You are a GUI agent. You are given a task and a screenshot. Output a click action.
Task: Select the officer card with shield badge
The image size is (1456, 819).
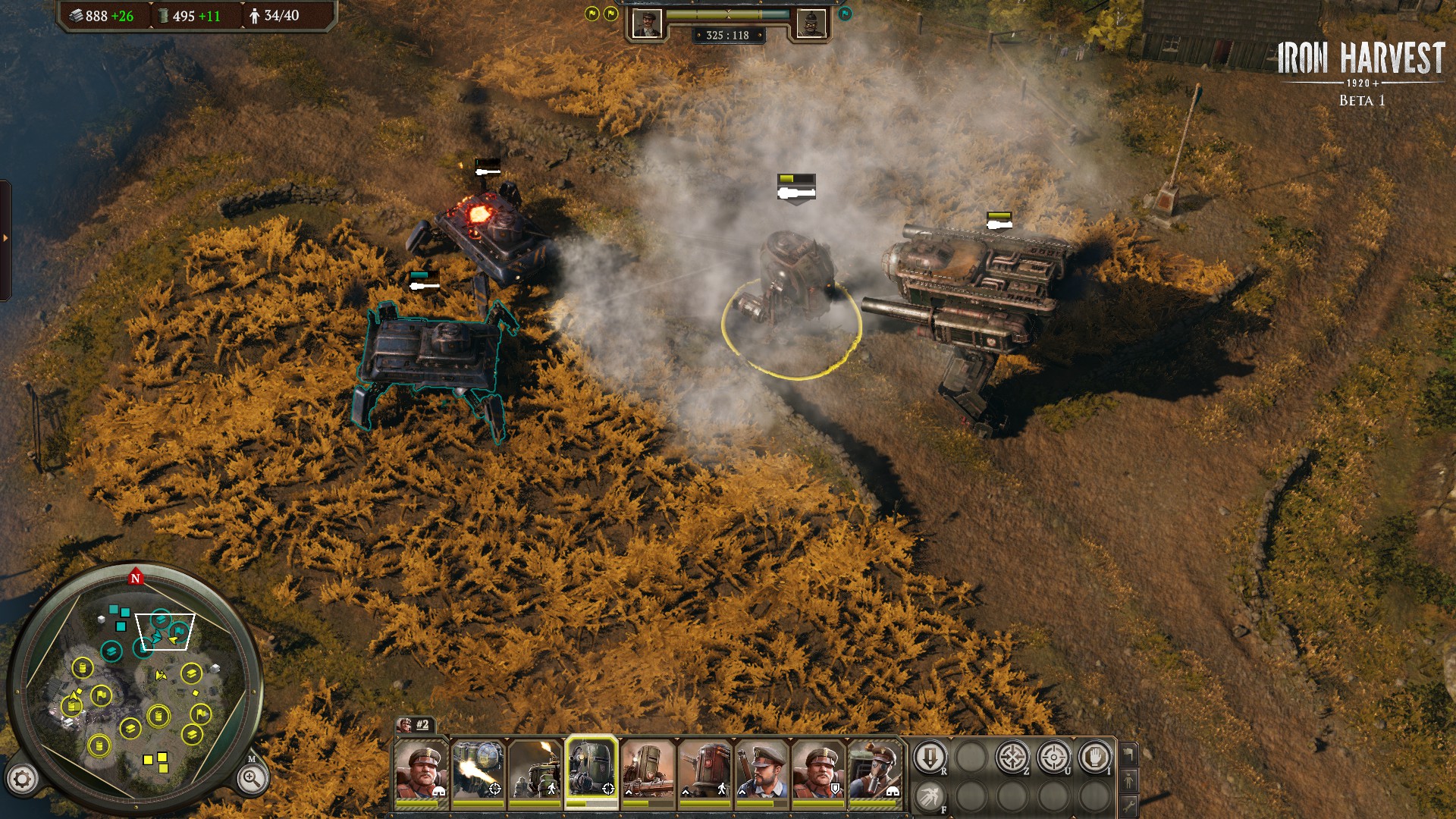818,770
